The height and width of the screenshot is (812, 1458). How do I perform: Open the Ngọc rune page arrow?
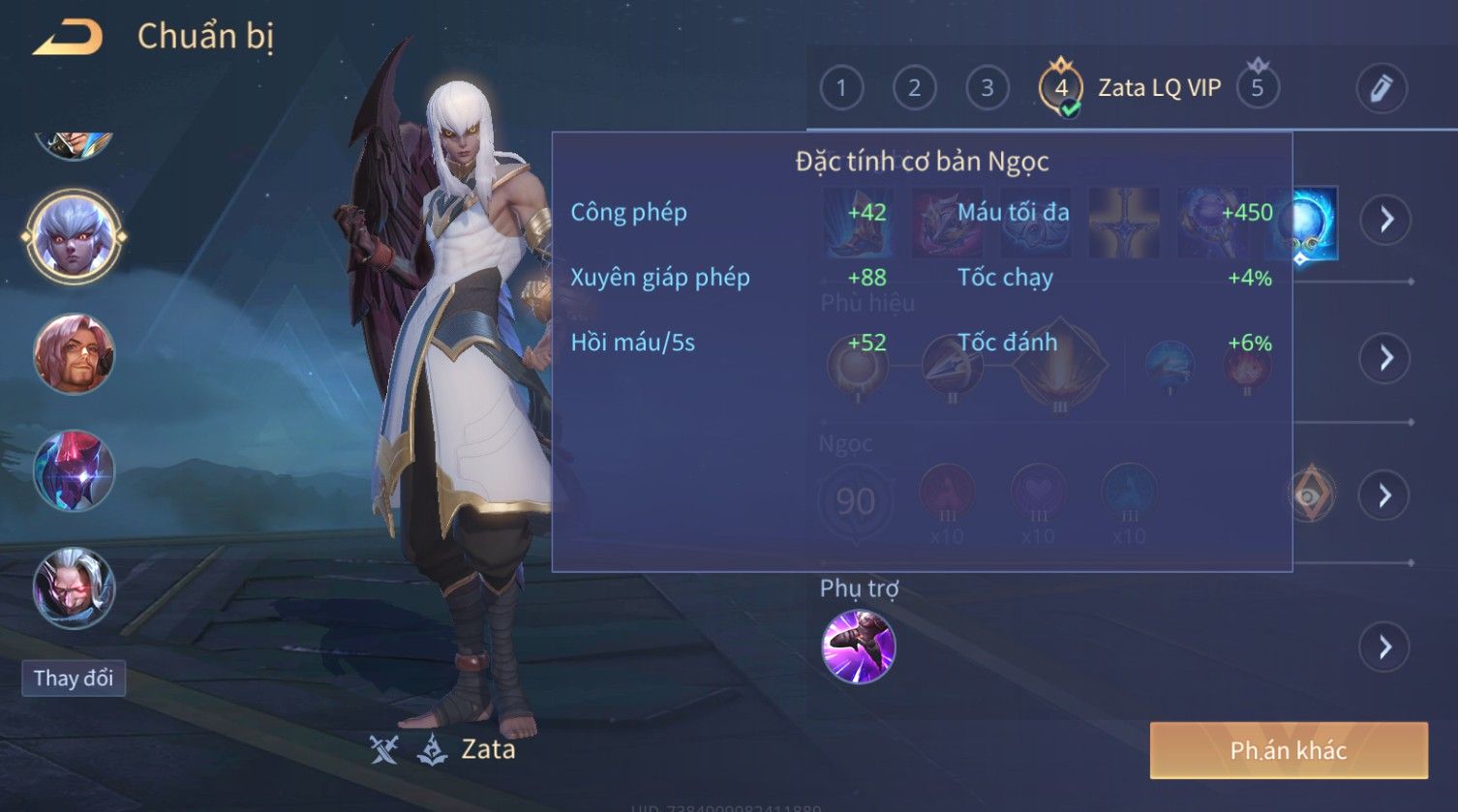(x=1385, y=496)
